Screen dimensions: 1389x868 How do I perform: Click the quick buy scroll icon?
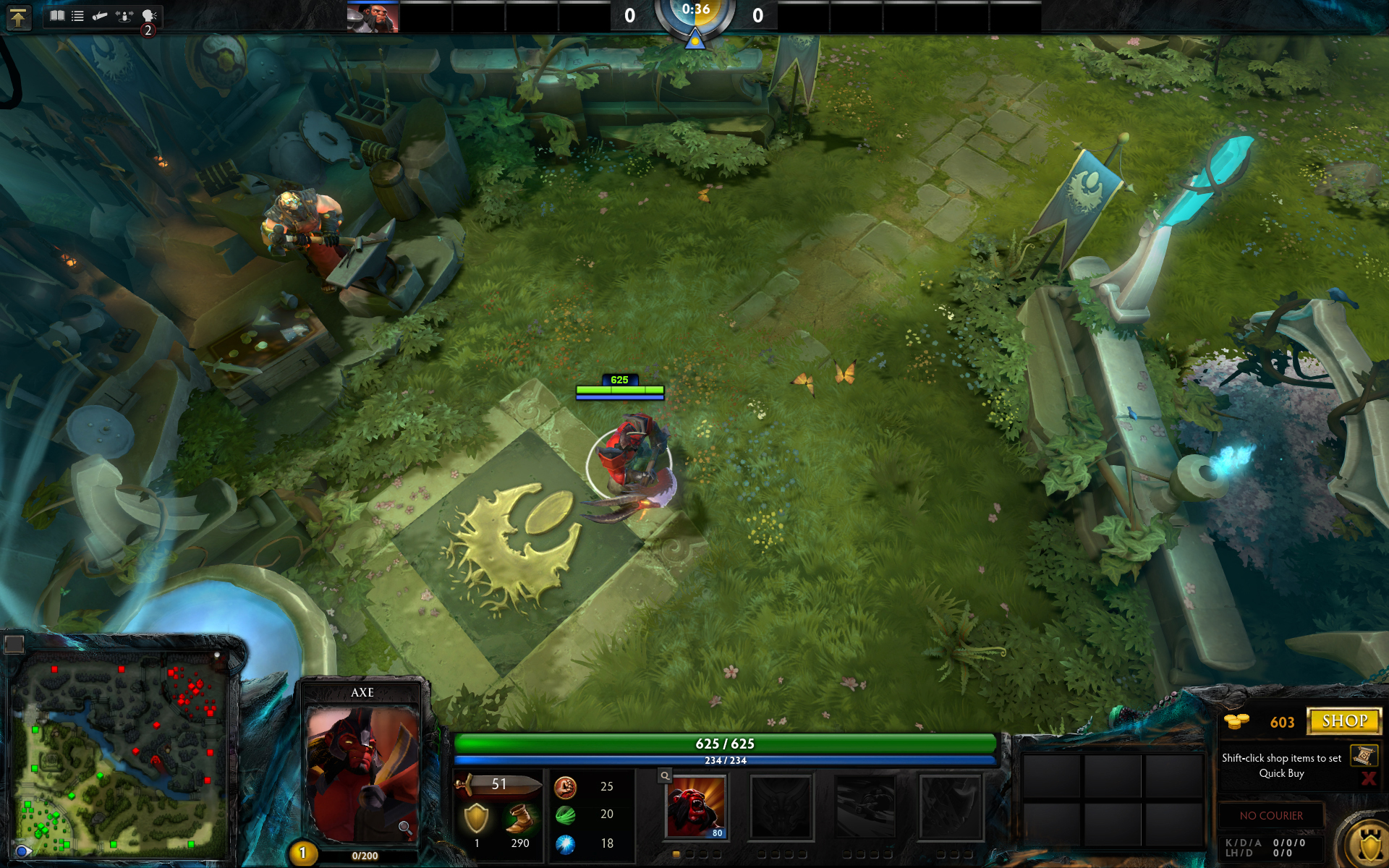coord(1363,756)
